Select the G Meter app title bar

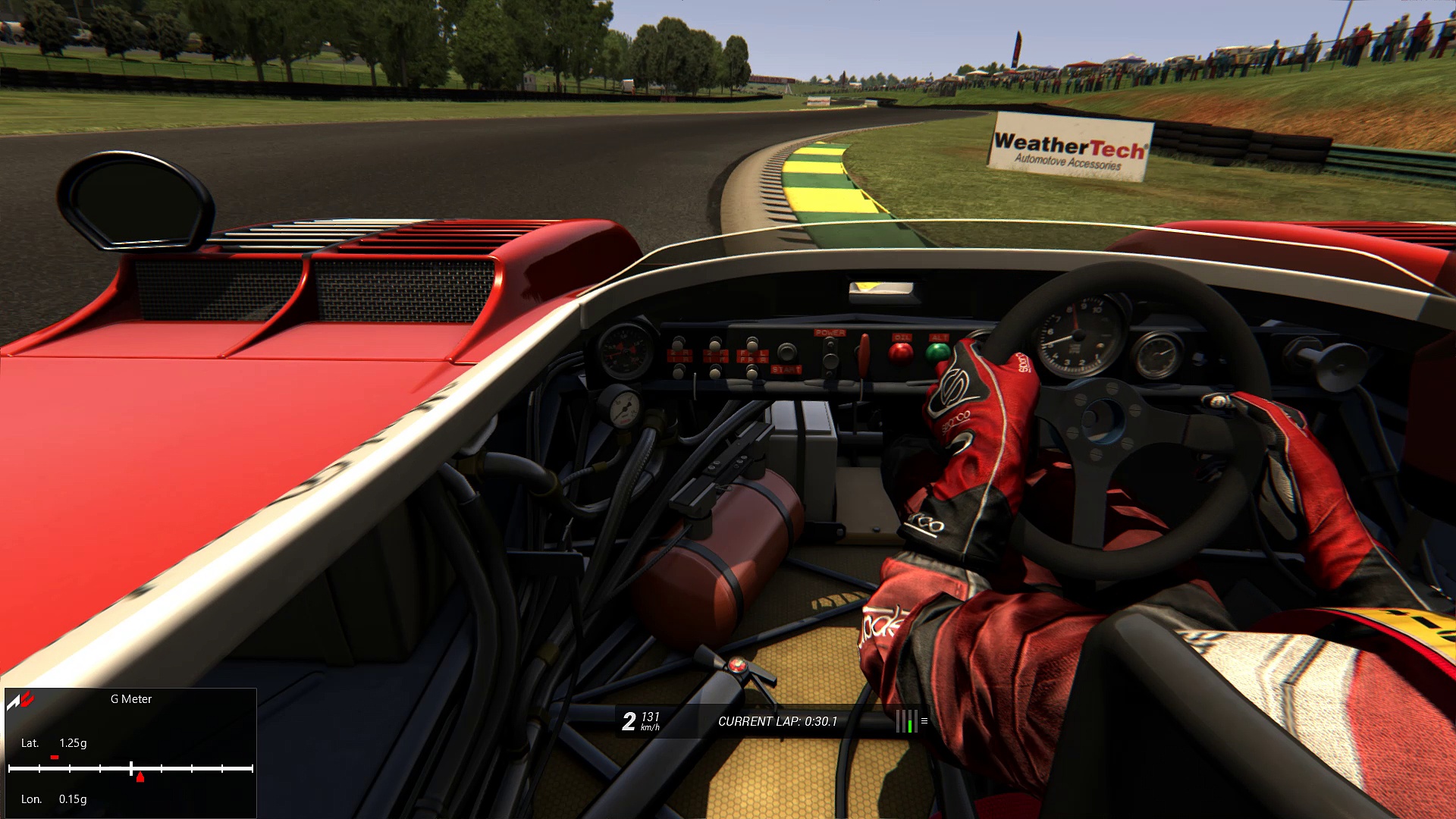131,699
